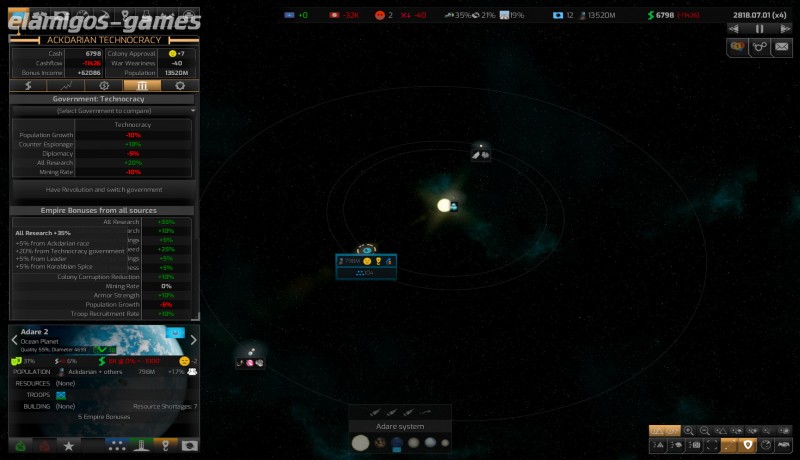Screen dimensions: 800x460
Task: Increase game speed with the fast-forward arrows
Action: (x=785, y=29)
